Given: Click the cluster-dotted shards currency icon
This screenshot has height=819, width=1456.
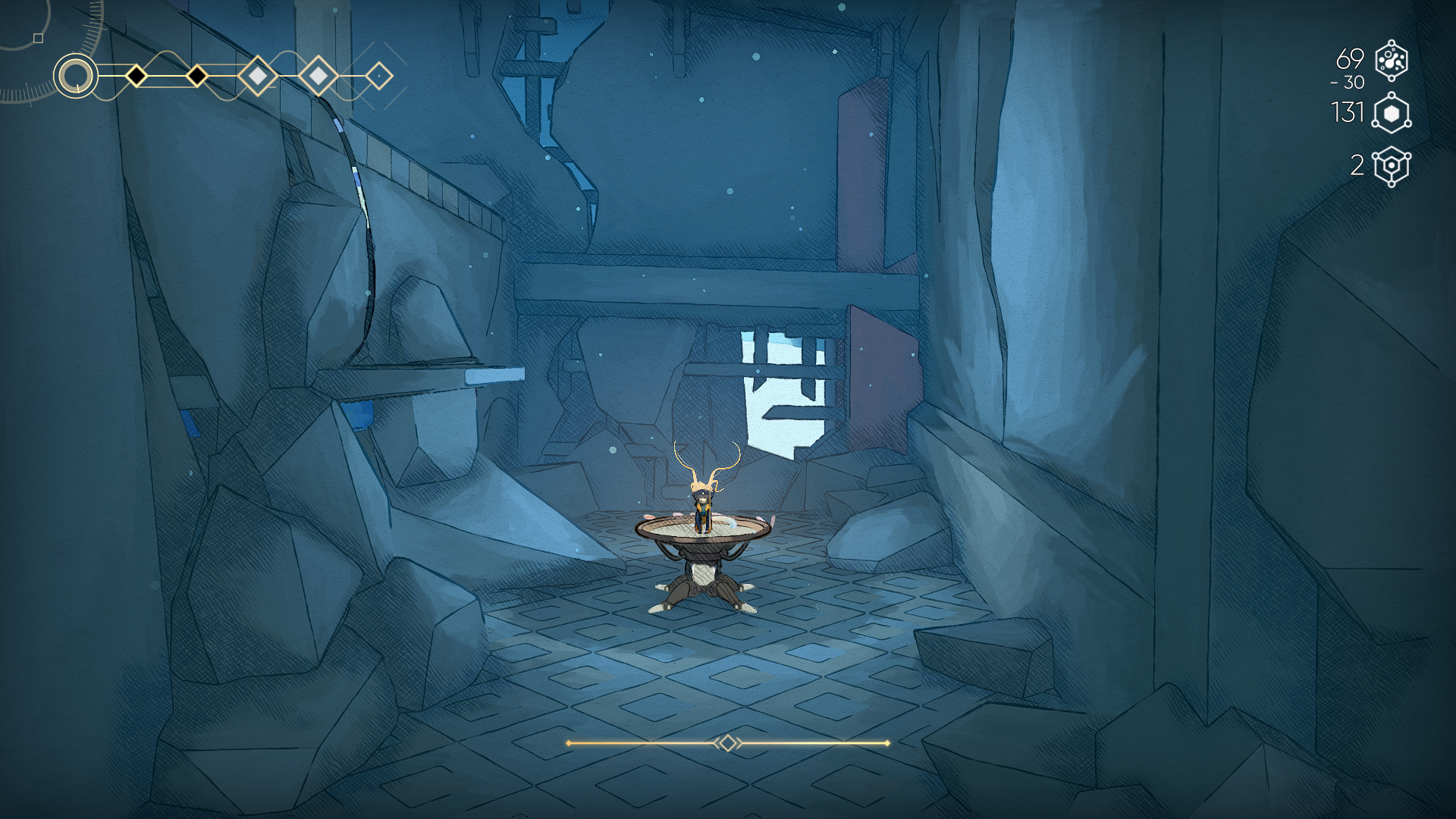Looking at the screenshot, I should click(x=1392, y=61).
